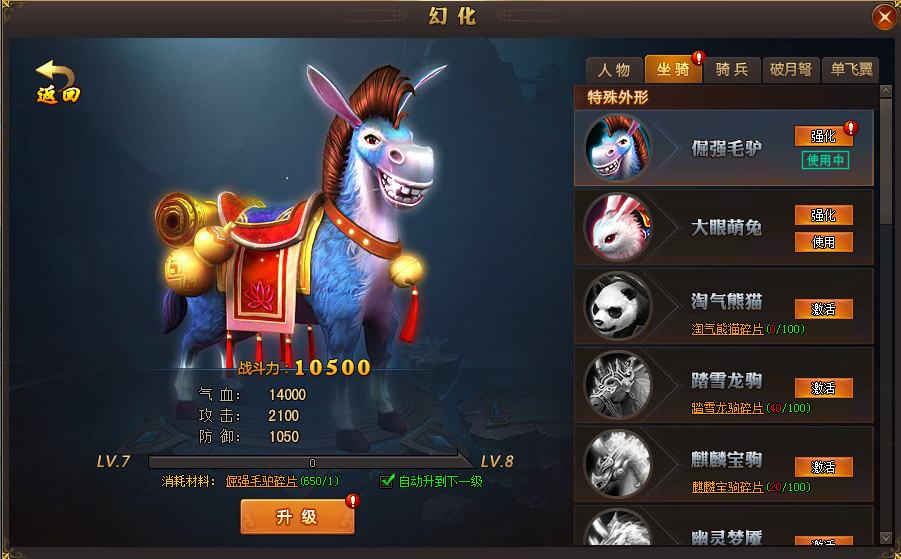Open the 单飞翼 tab
Image resolution: width=901 pixels, height=559 pixels.
click(849, 70)
